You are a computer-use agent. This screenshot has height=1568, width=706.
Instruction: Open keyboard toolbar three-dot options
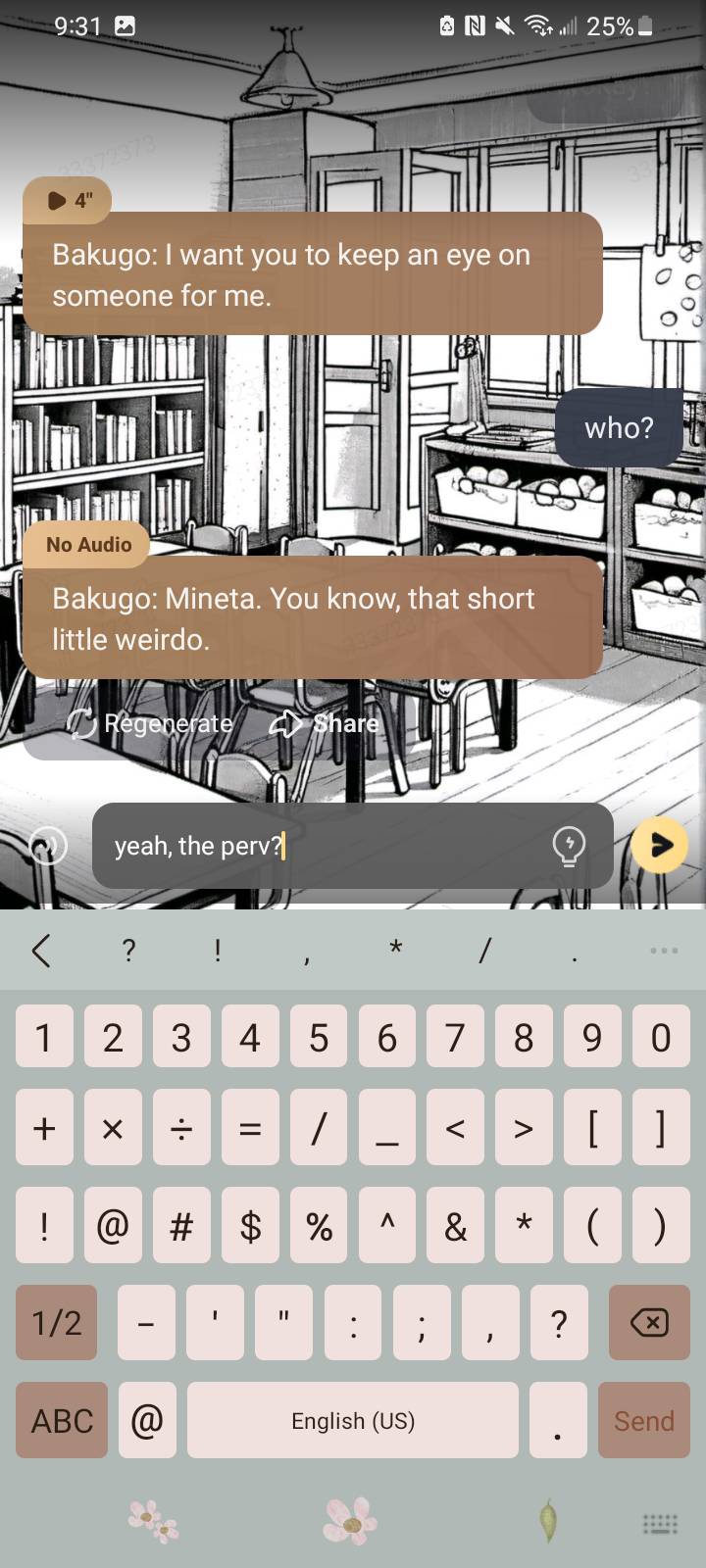[x=664, y=950]
